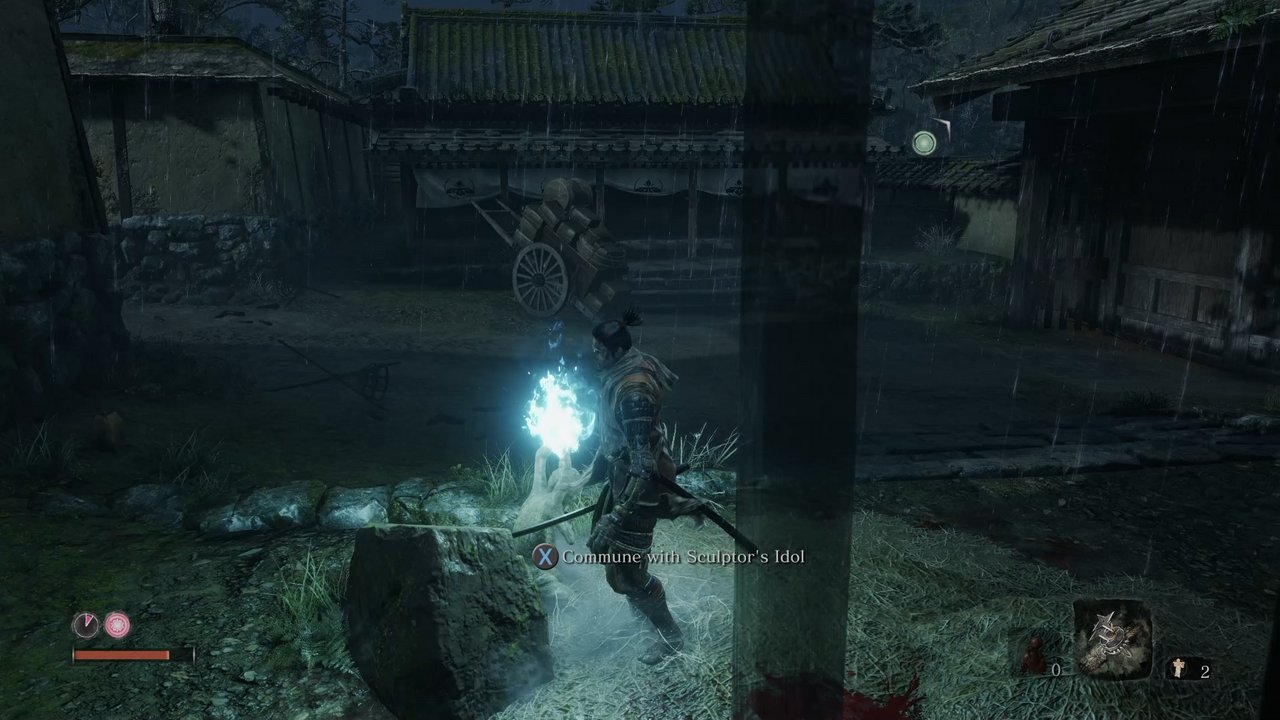This screenshot has width=1280, height=720.
Task: Select the Loaded Shuriken prosthetic tool icon
Action: point(1112,638)
